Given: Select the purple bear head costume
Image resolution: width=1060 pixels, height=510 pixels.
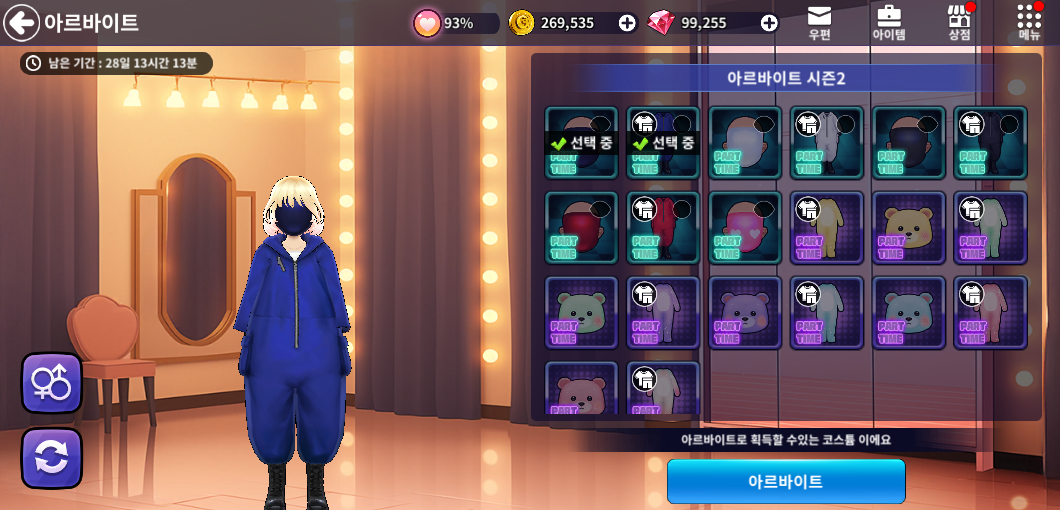Looking at the screenshot, I should tap(745, 313).
